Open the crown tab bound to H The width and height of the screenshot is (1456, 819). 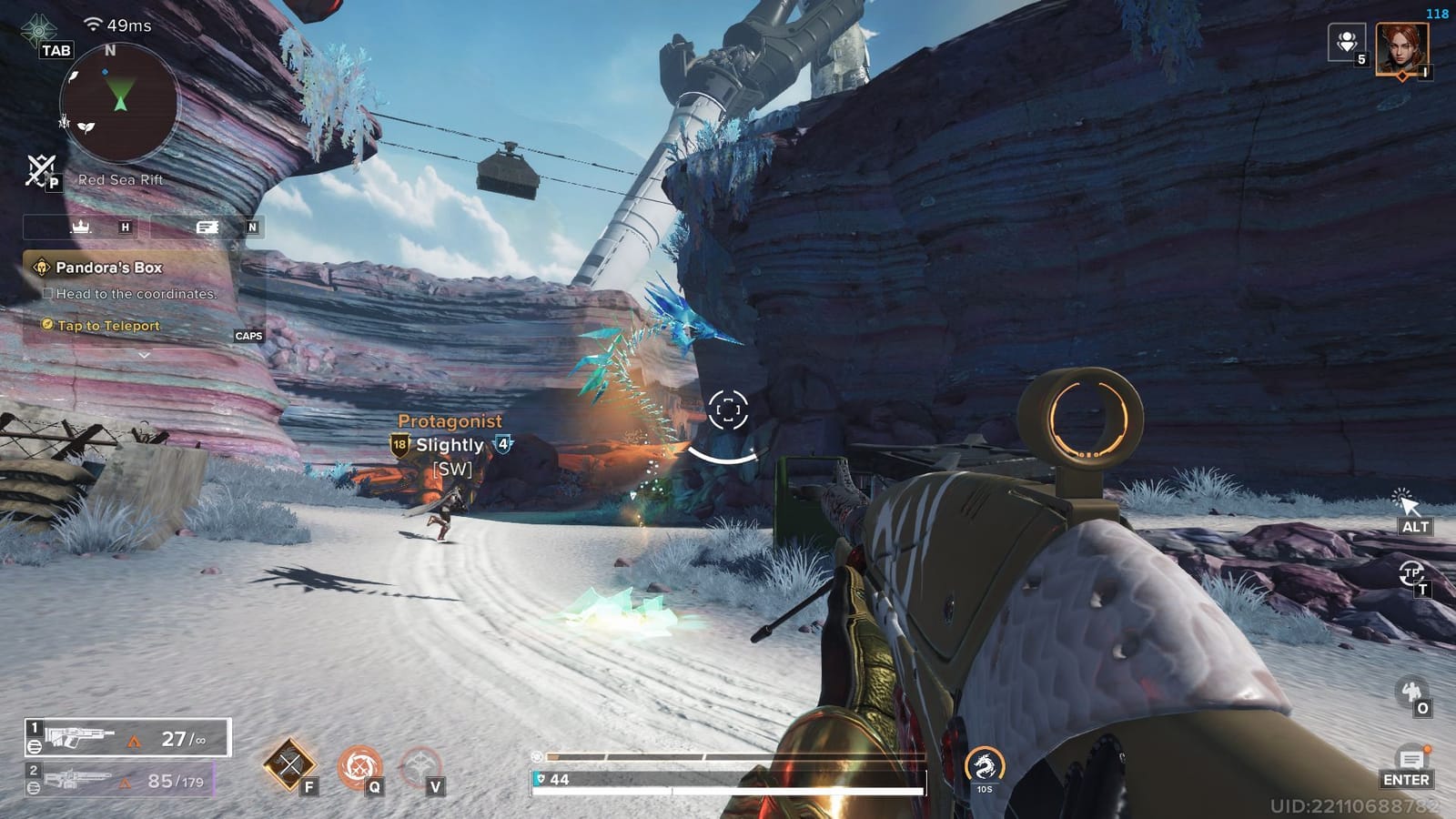pyautogui.click(x=82, y=227)
